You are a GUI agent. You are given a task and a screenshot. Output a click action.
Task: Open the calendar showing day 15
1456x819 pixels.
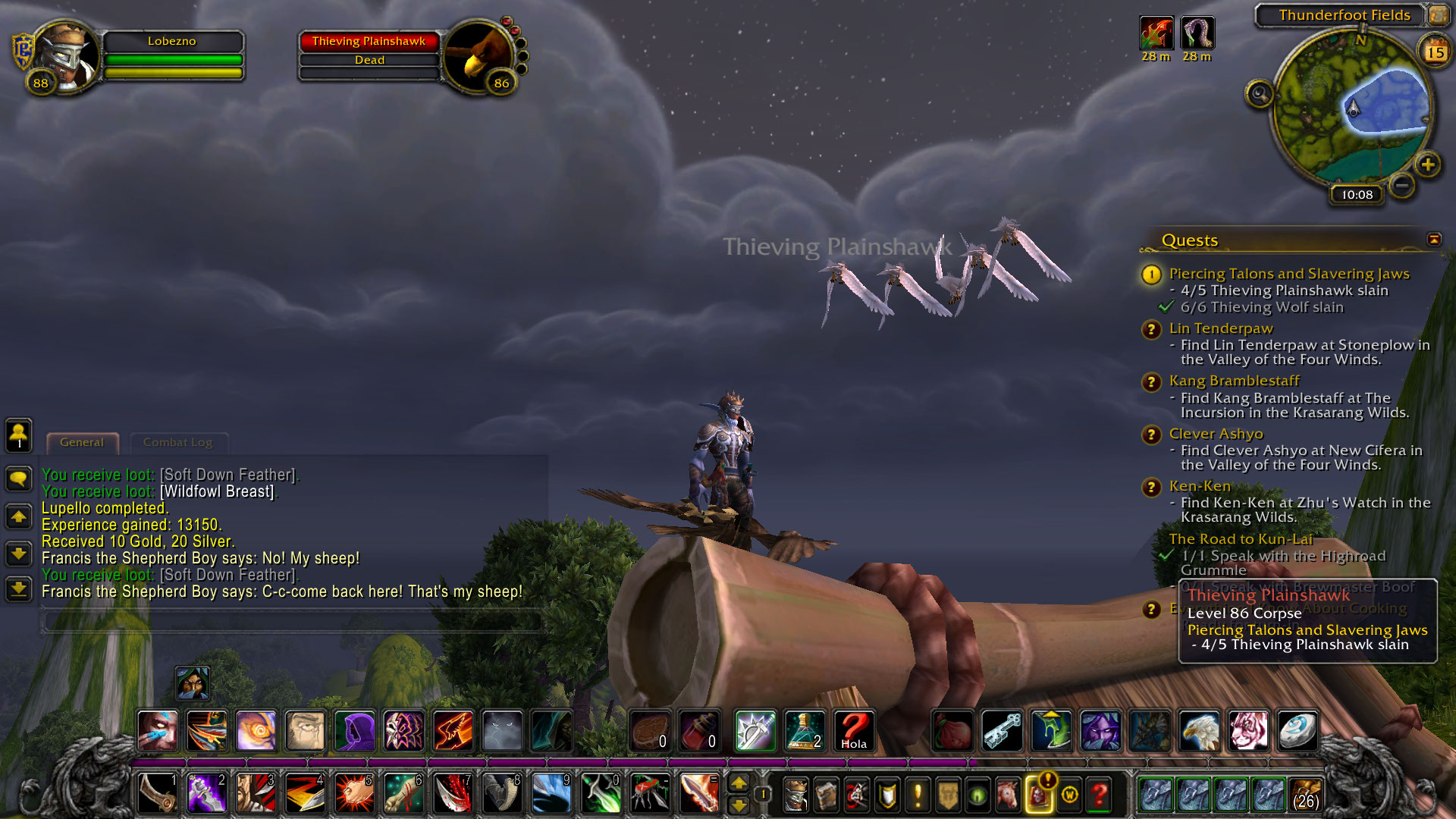tap(1435, 52)
